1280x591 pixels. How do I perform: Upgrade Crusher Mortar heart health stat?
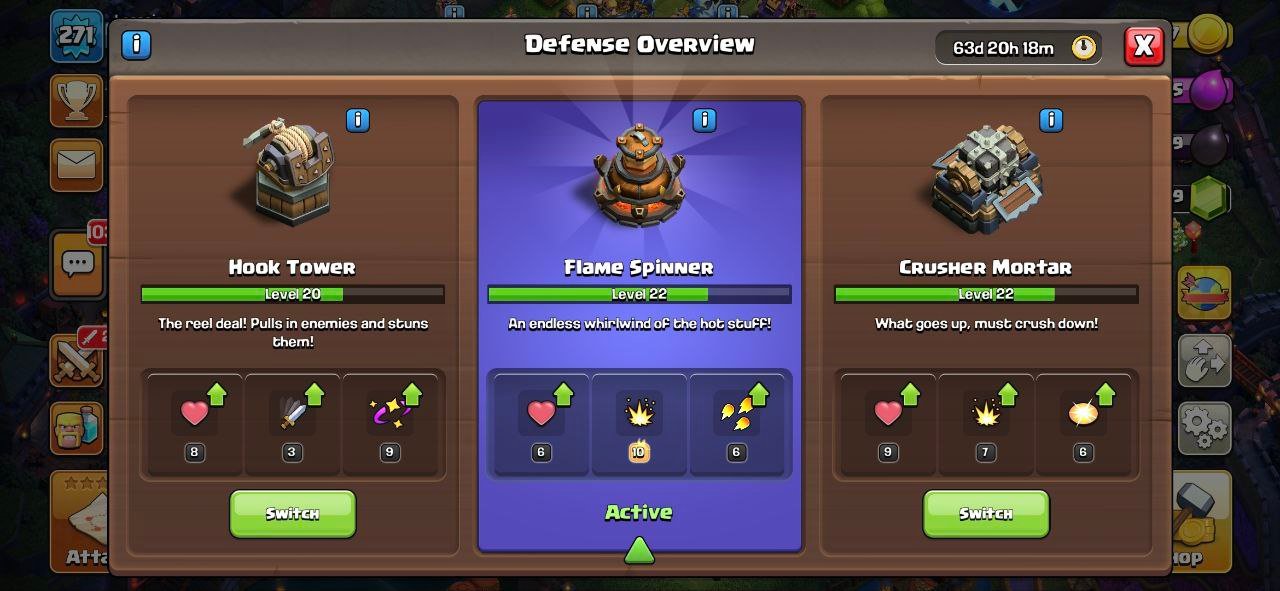click(888, 420)
